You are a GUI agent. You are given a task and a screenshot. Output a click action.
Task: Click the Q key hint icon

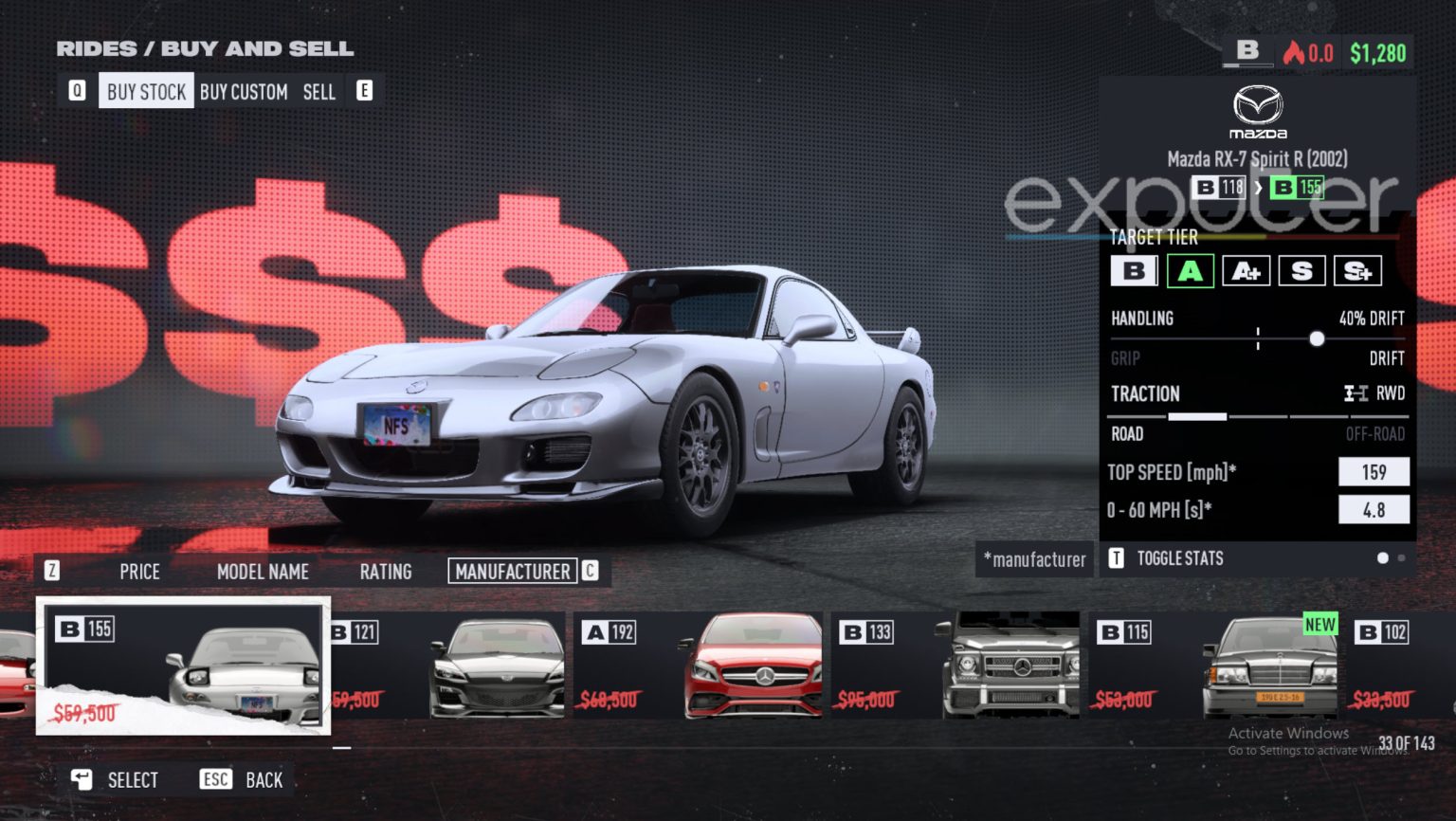[x=76, y=90]
